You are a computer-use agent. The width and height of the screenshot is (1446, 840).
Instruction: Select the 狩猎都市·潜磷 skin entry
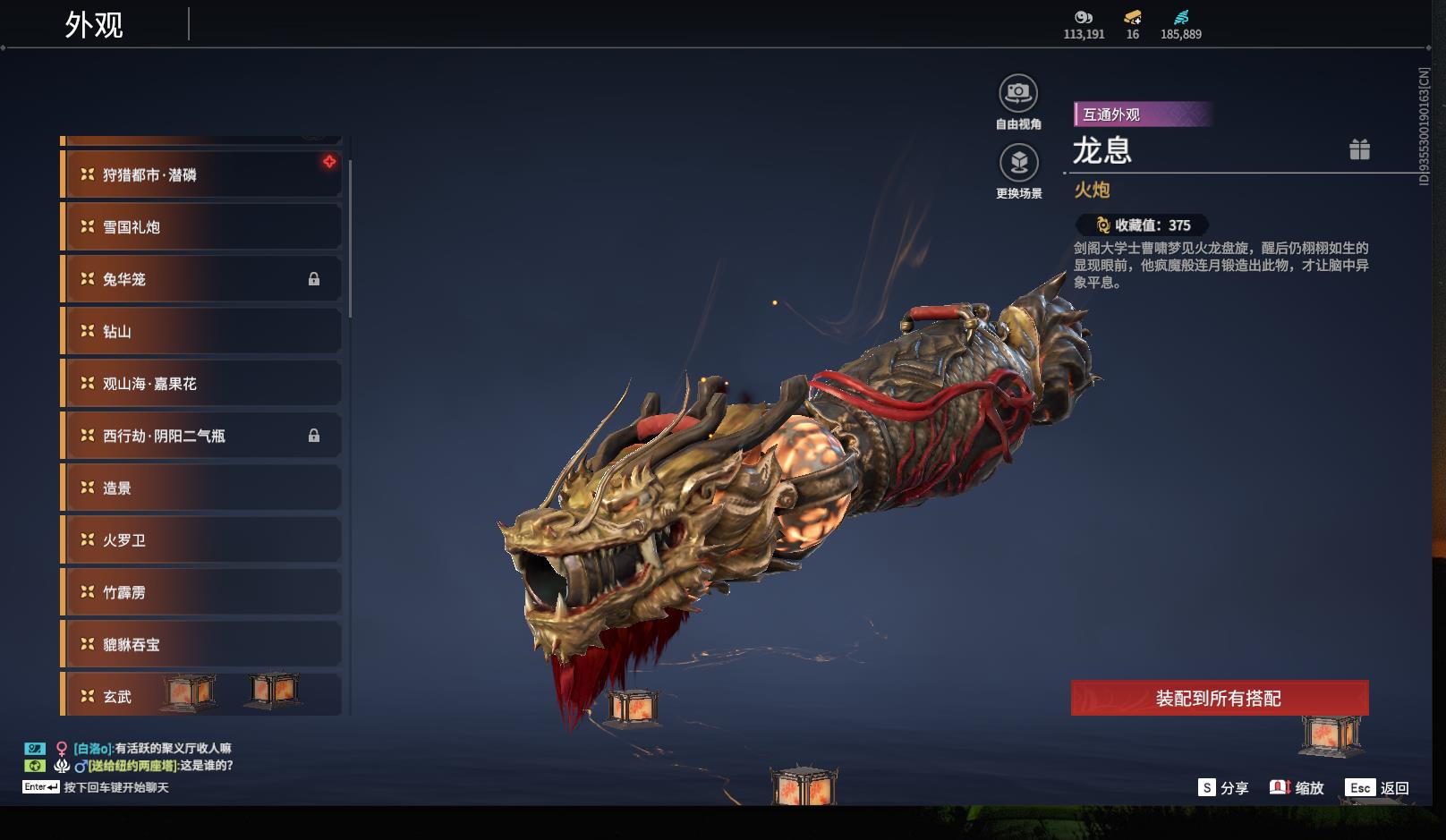201,174
